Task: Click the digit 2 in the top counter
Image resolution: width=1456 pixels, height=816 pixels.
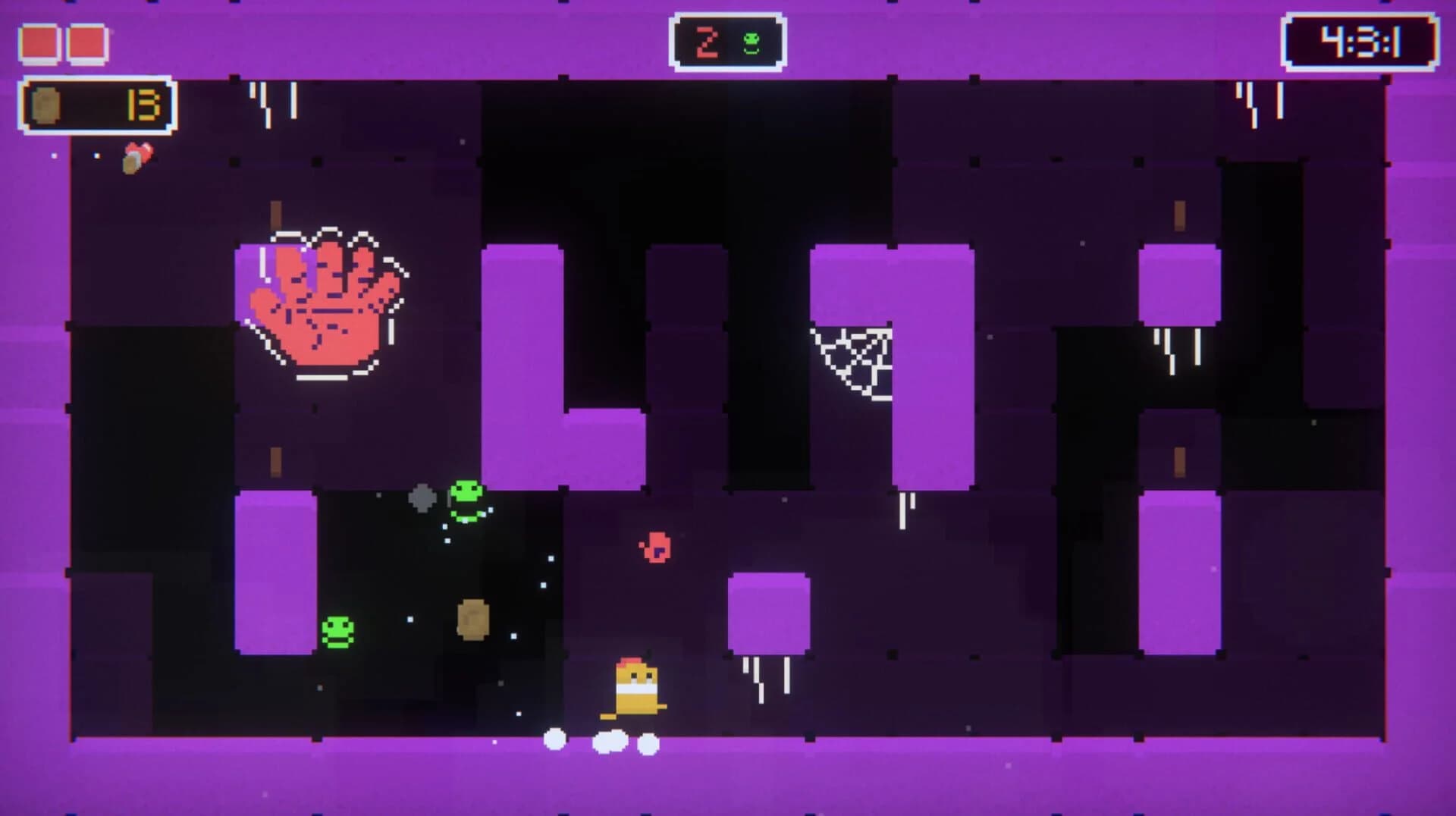Action: pyautogui.click(x=708, y=42)
